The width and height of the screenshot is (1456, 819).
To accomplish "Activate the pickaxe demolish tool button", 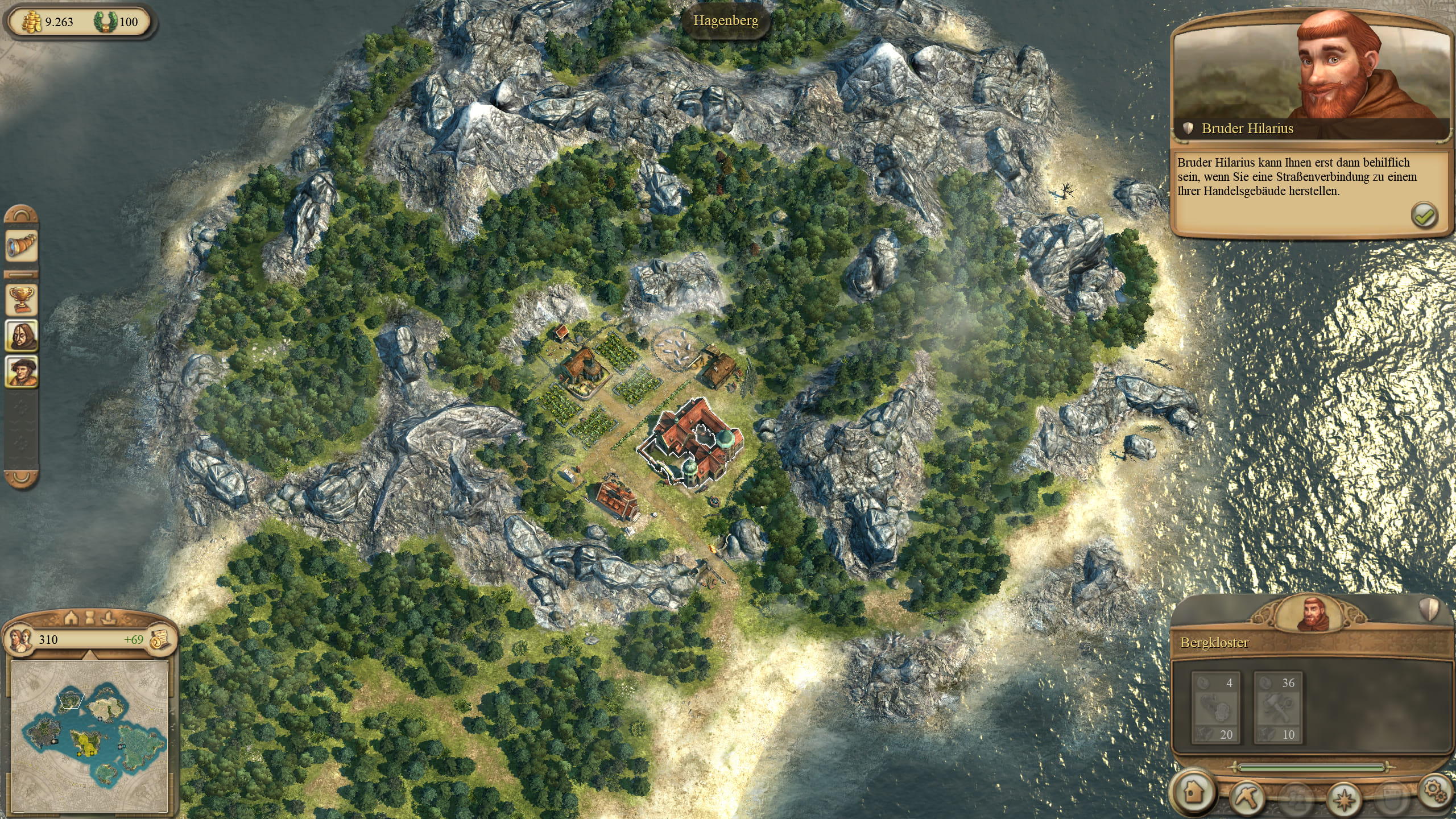I will (x=1248, y=796).
